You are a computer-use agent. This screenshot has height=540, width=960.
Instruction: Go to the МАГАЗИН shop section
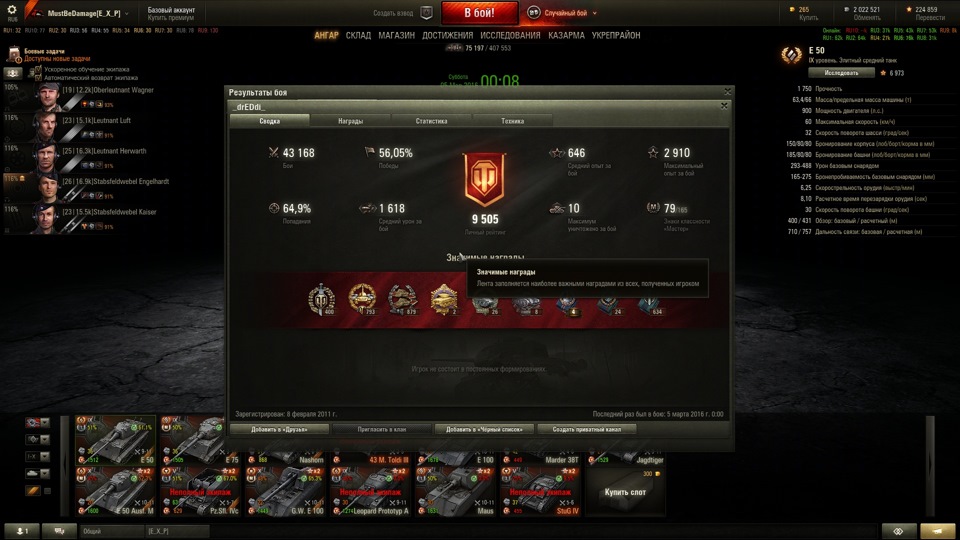pos(396,35)
